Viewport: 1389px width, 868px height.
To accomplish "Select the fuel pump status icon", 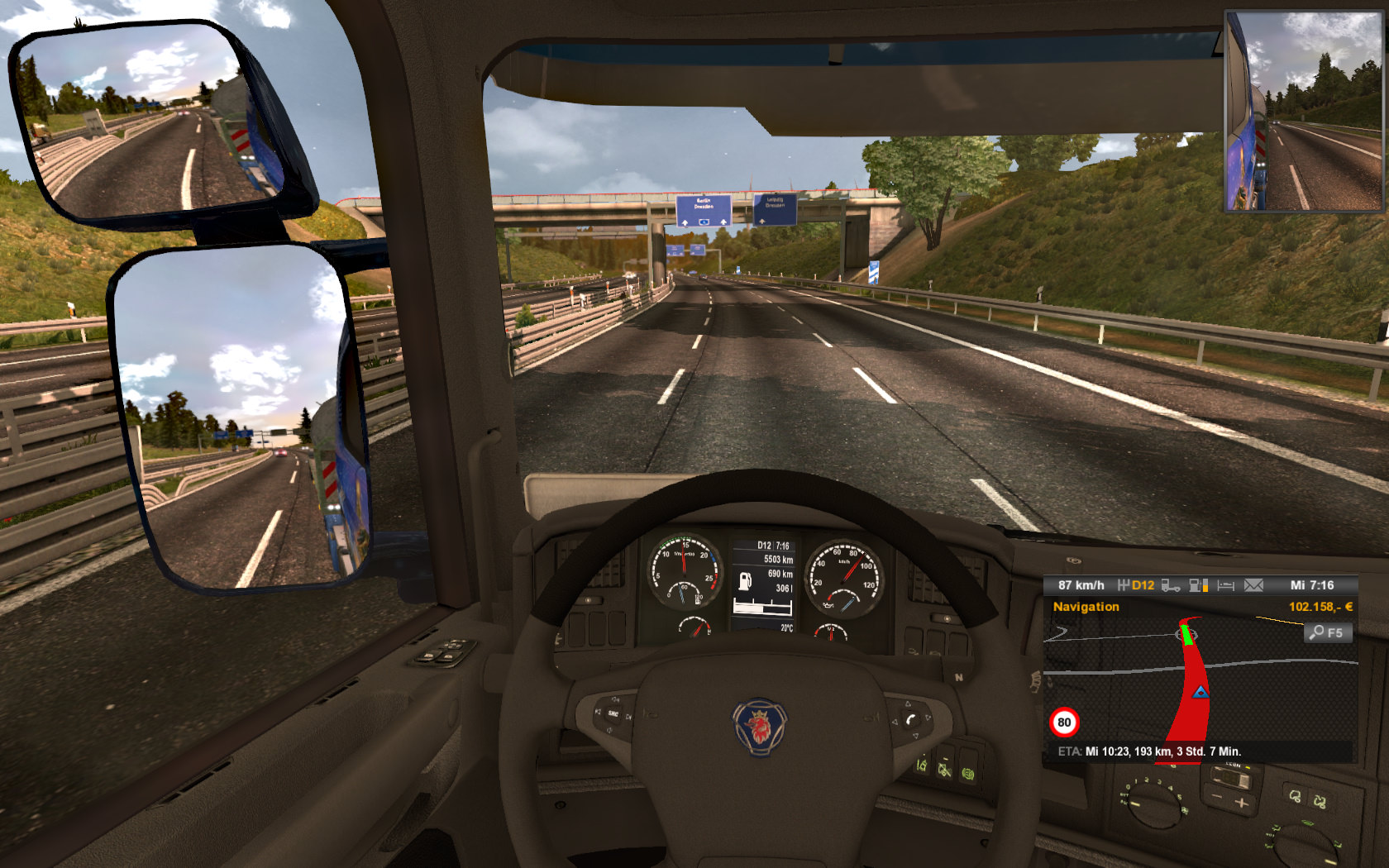I will click(x=1198, y=585).
